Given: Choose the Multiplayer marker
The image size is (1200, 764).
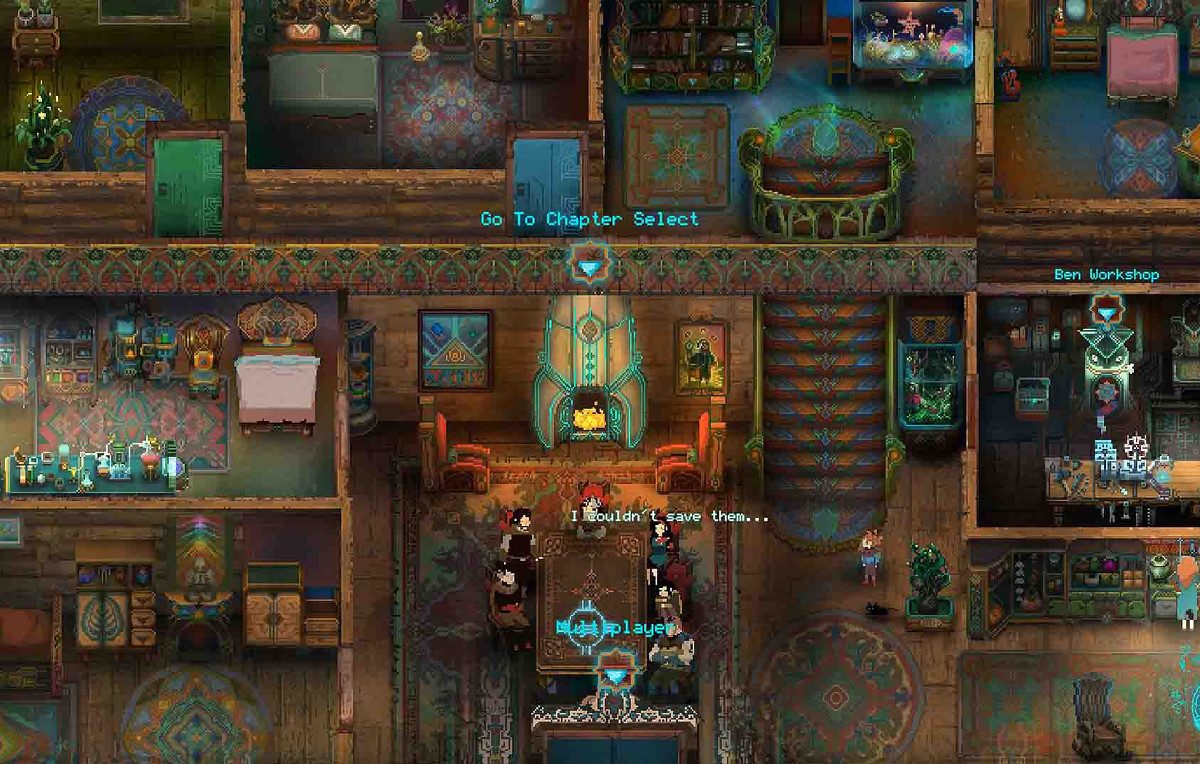Looking at the screenshot, I should pyautogui.click(x=613, y=673).
